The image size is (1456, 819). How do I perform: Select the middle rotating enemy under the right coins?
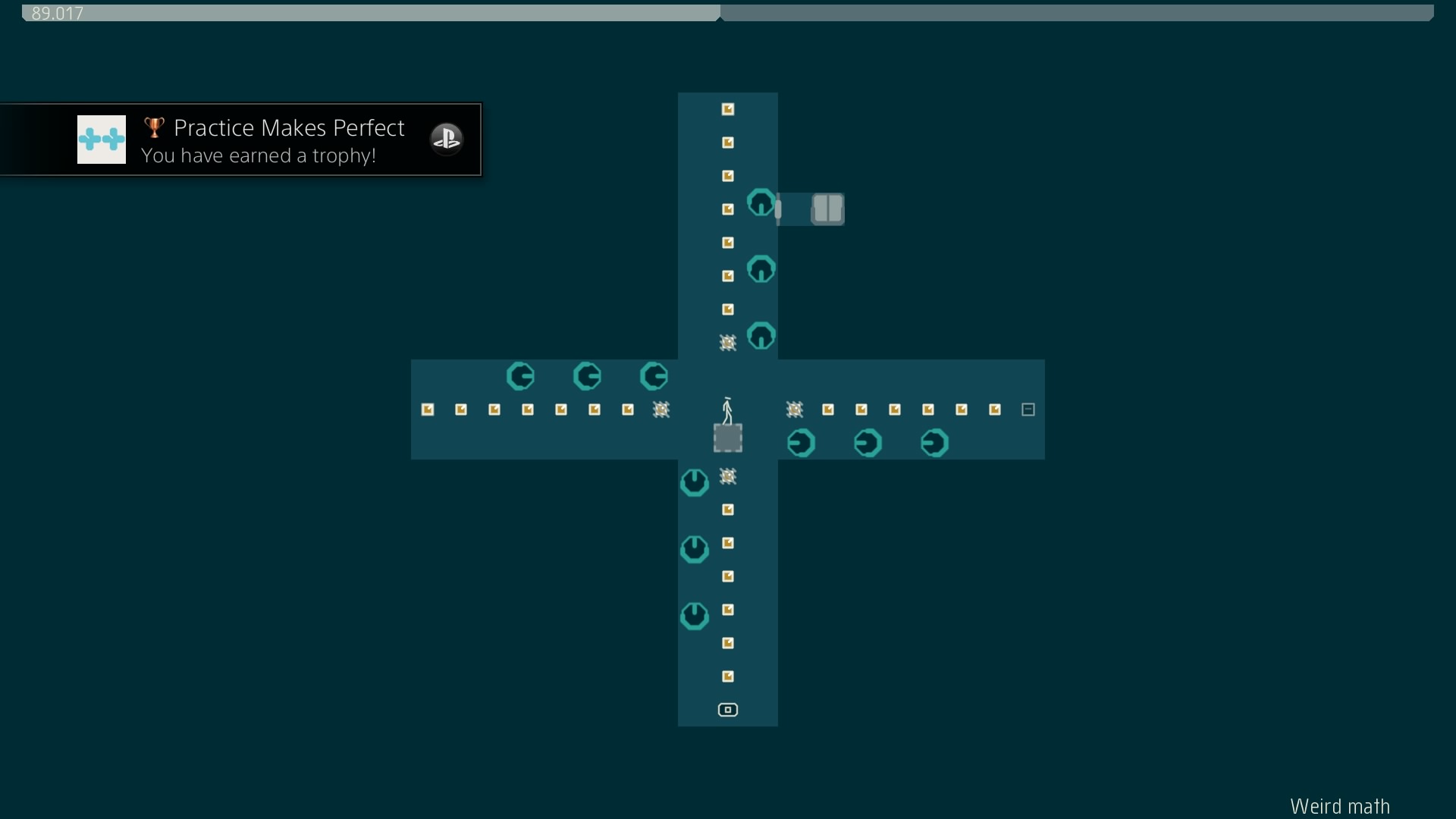868,443
